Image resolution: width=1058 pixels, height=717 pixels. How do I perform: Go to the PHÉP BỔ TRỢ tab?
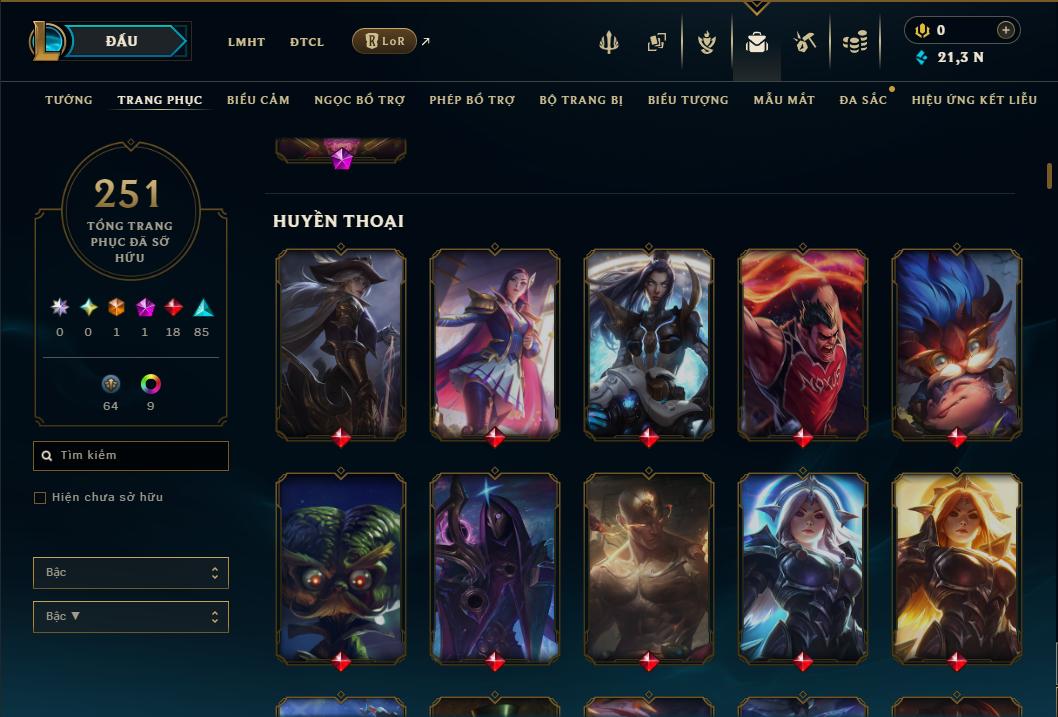pyautogui.click(x=472, y=100)
